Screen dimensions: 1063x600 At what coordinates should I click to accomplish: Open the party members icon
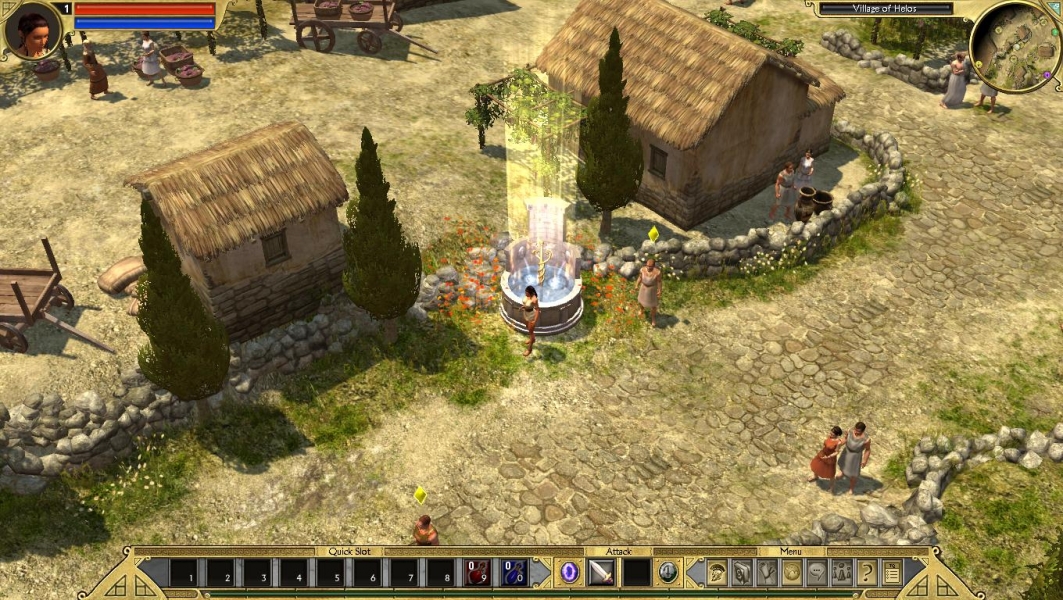(x=841, y=573)
